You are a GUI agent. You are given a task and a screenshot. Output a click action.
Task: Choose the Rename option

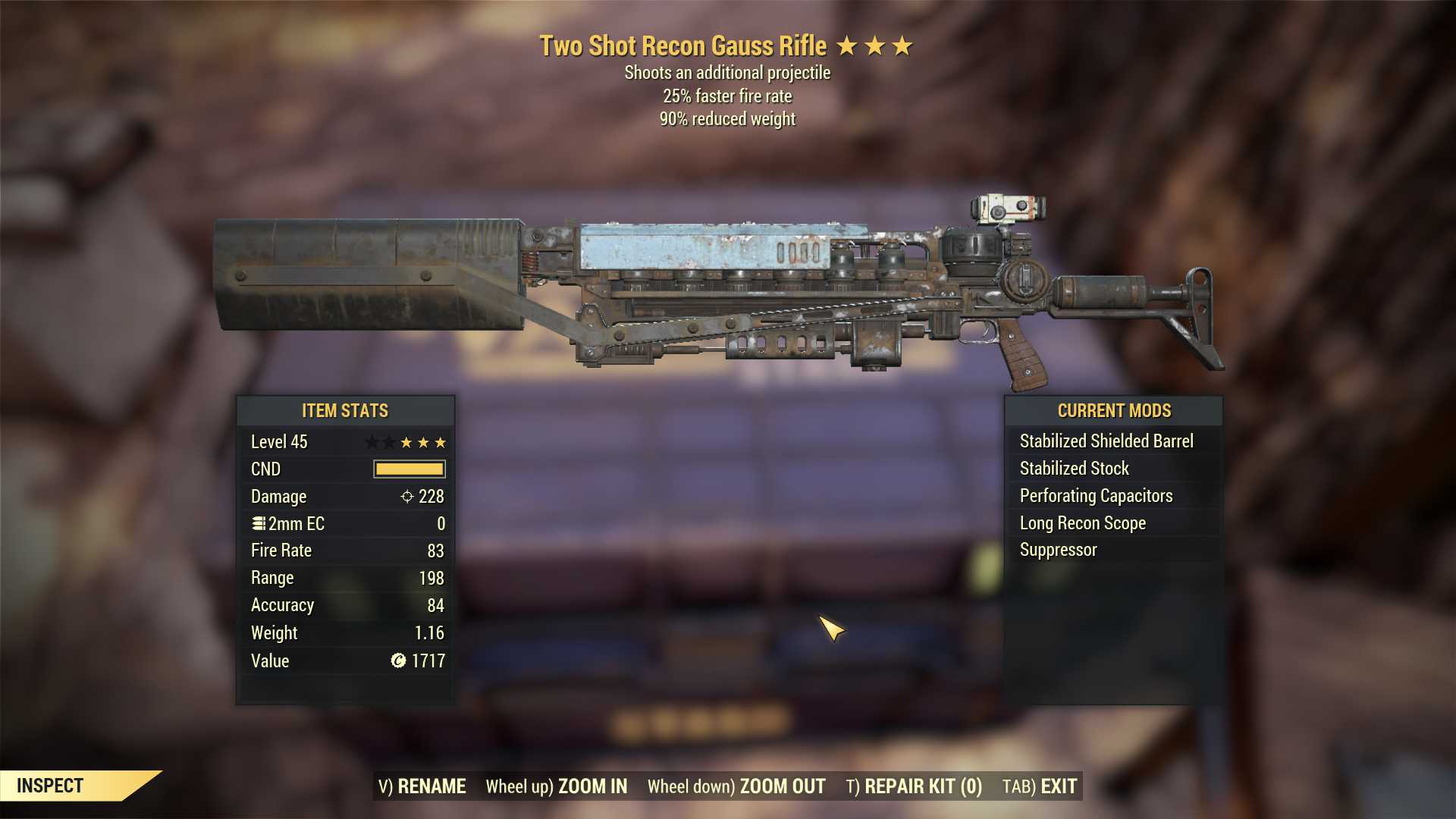[422, 786]
